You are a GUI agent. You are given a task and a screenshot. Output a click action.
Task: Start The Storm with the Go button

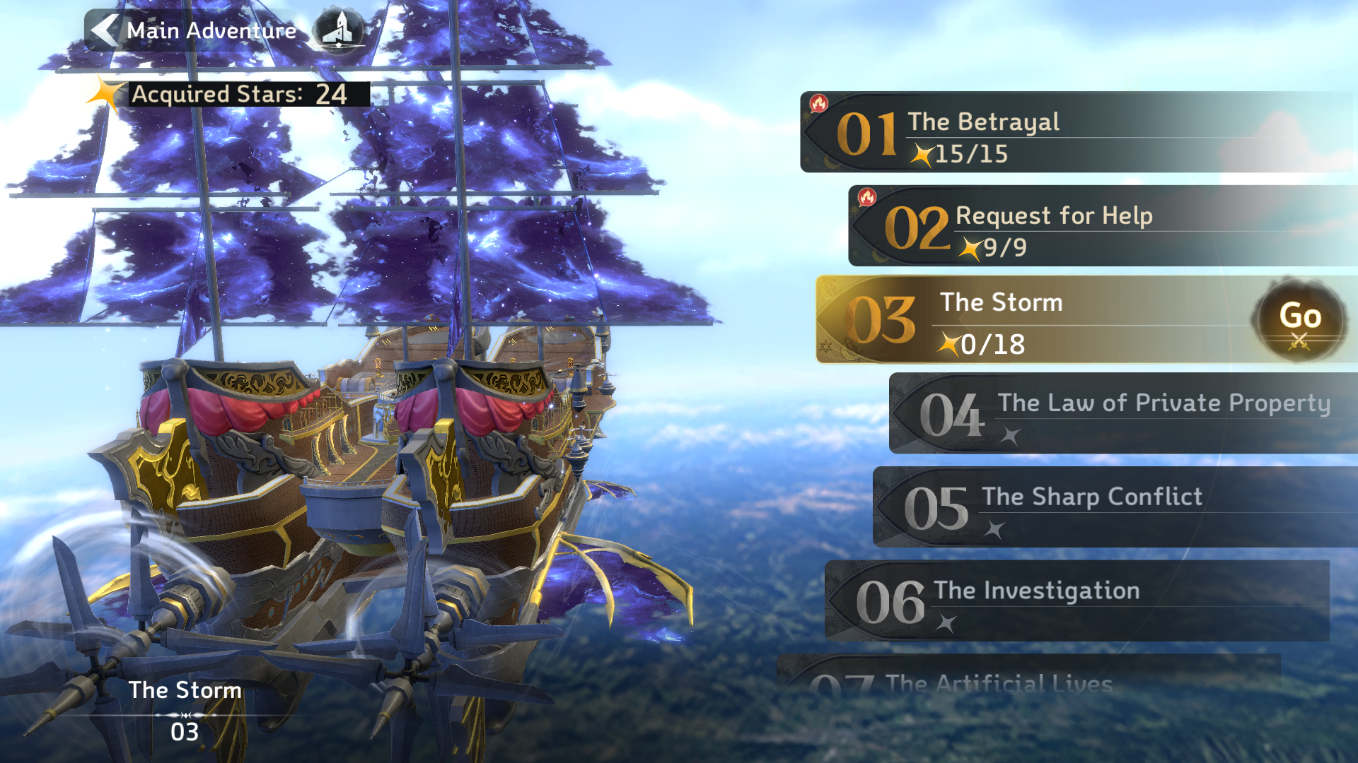(1300, 320)
